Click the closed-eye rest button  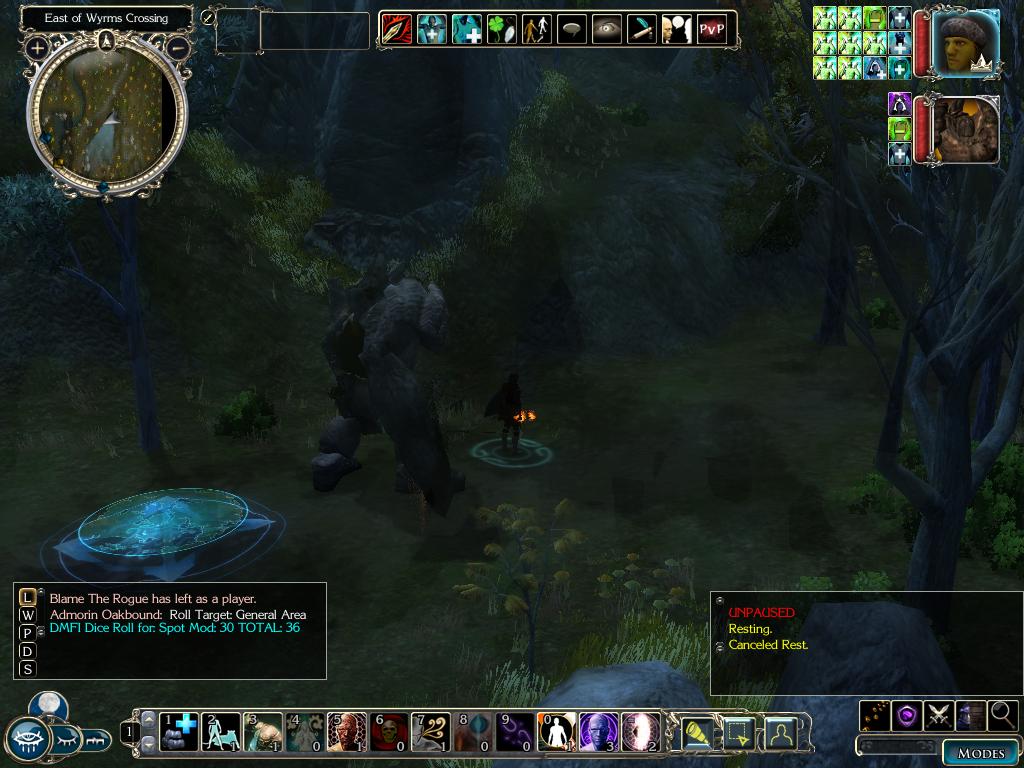pos(66,740)
